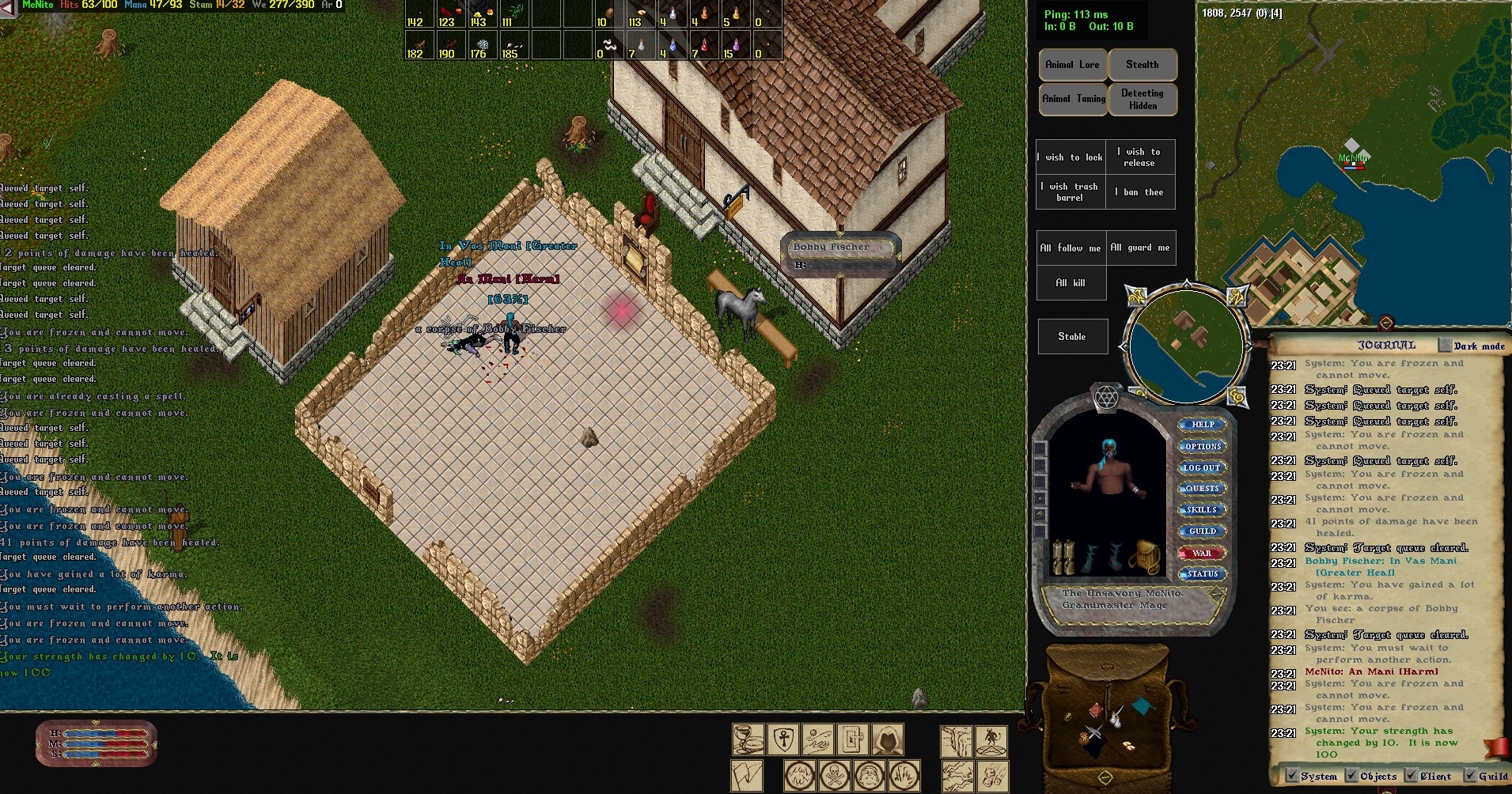This screenshot has width=1512, height=794.
Task: Activate the hooded figure spell icon
Action: [x=888, y=740]
